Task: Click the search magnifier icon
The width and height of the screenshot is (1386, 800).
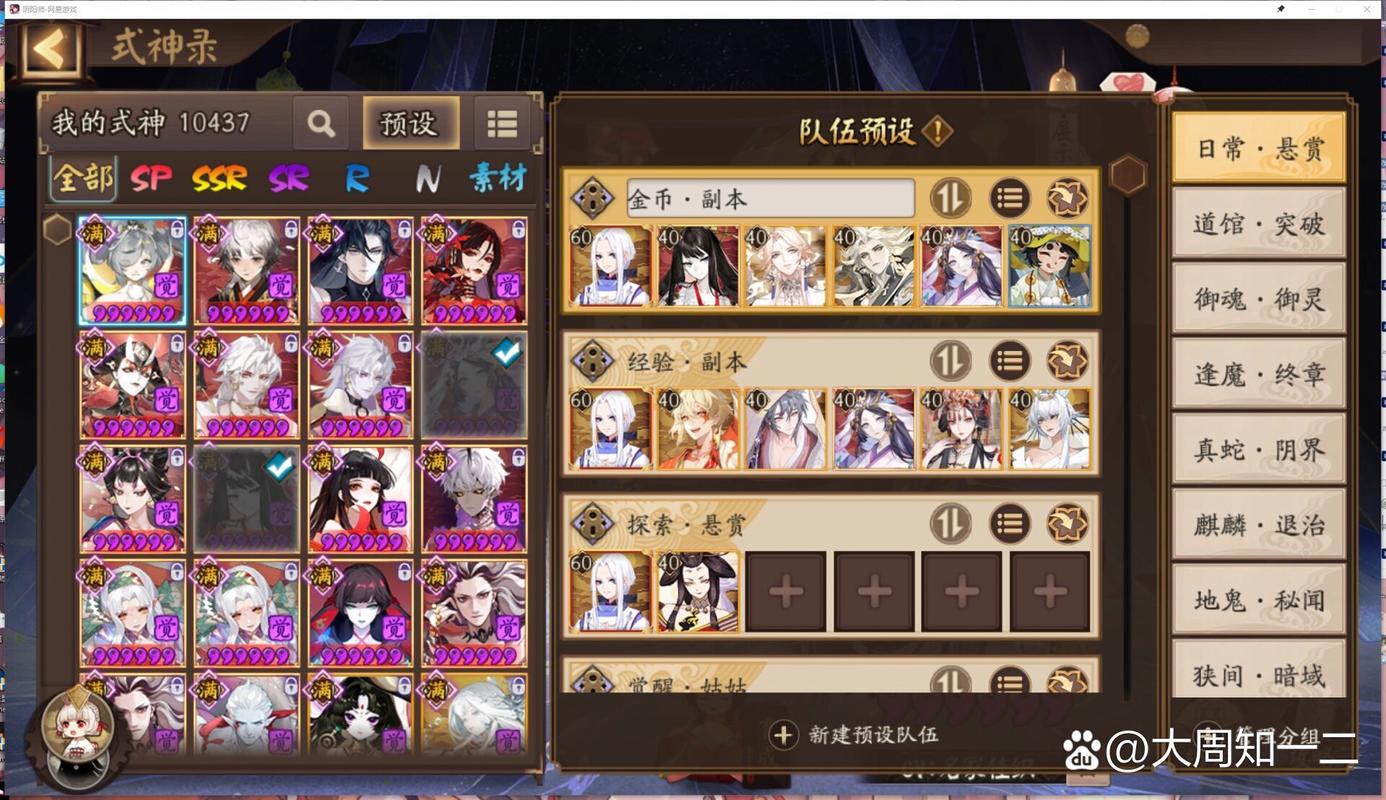Action: point(320,123)
